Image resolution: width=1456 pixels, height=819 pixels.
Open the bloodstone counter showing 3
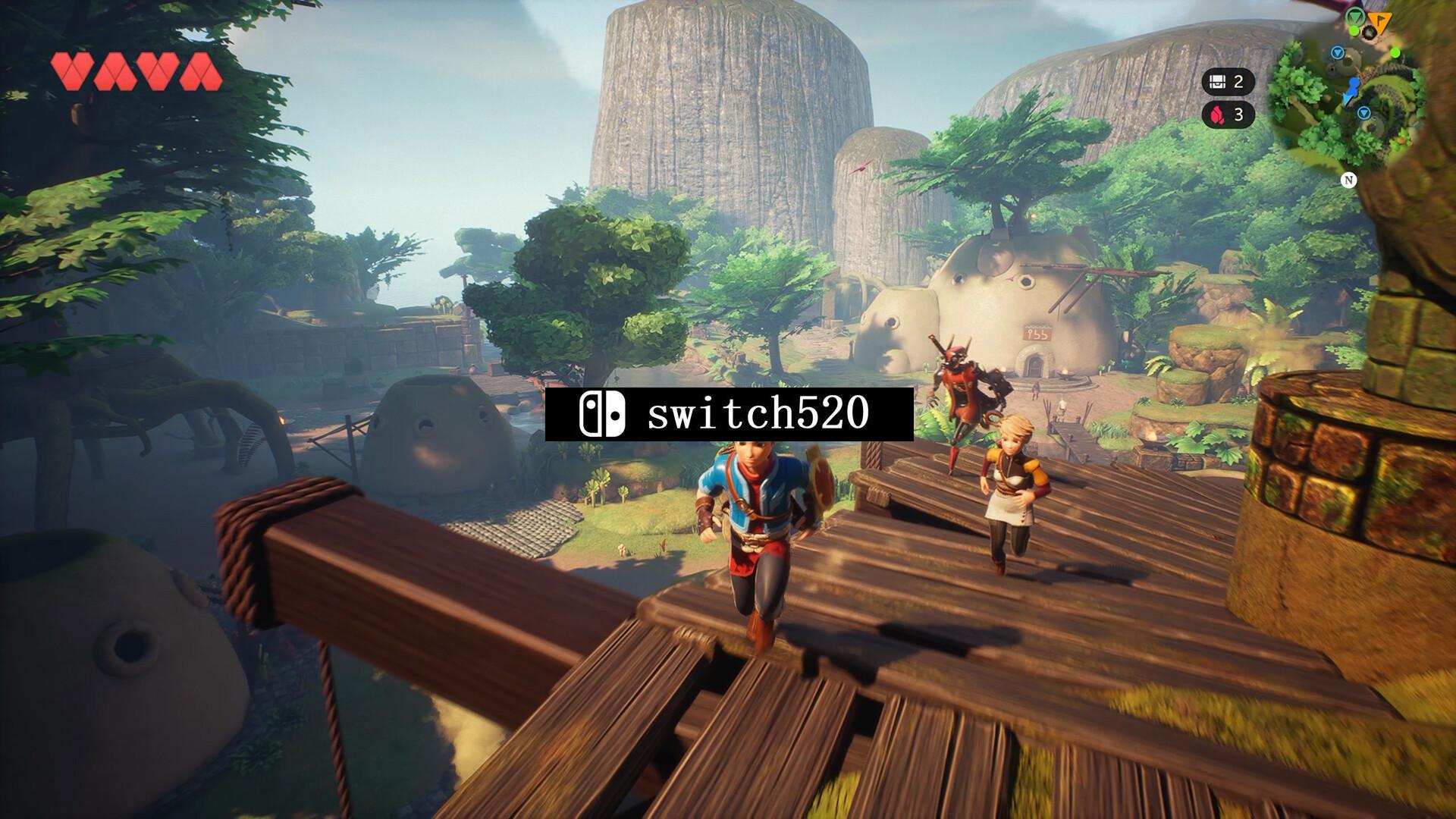[x=1228, y=115]
